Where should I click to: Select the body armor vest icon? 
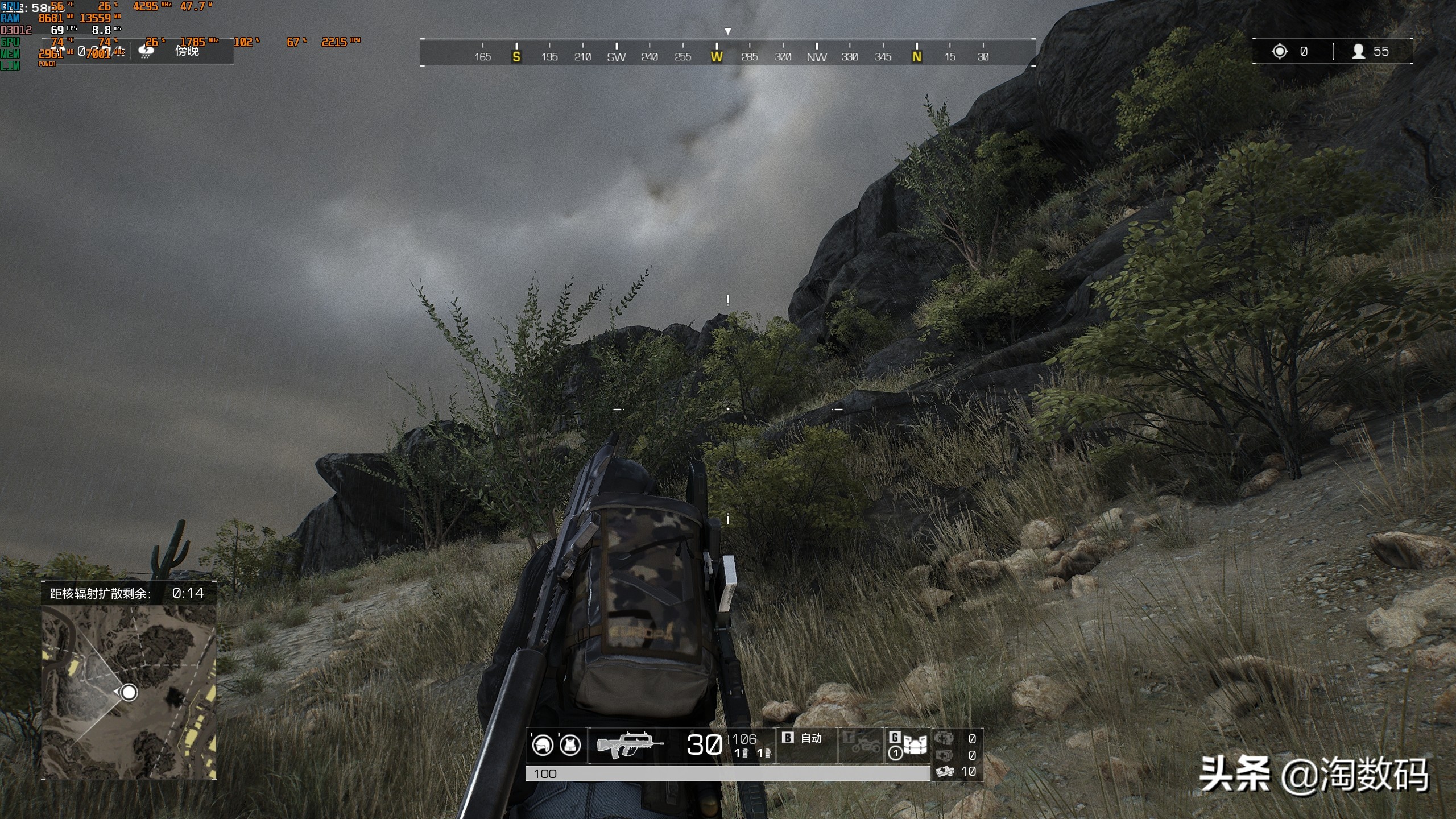pos(570,744)
